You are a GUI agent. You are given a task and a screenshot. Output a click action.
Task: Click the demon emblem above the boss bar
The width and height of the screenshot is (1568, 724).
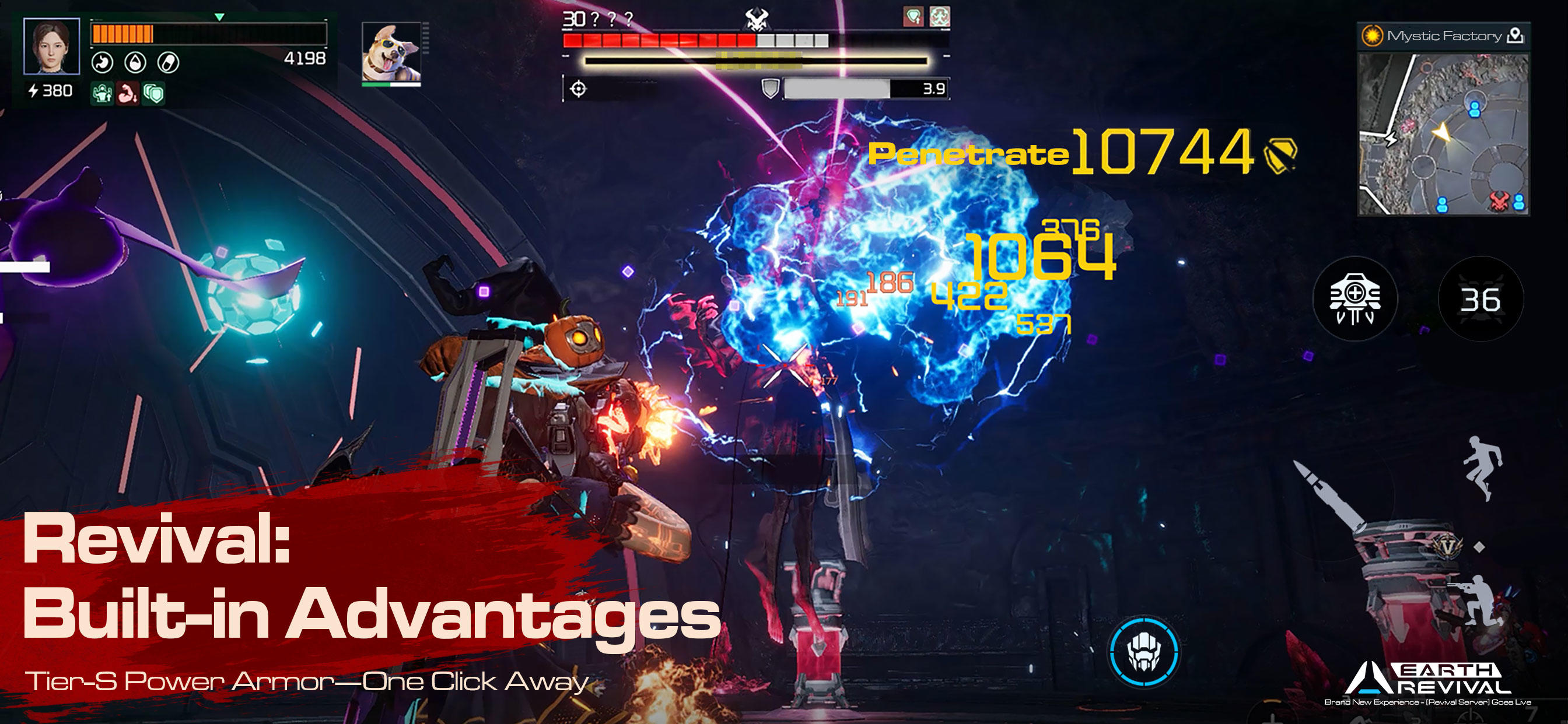757,18
